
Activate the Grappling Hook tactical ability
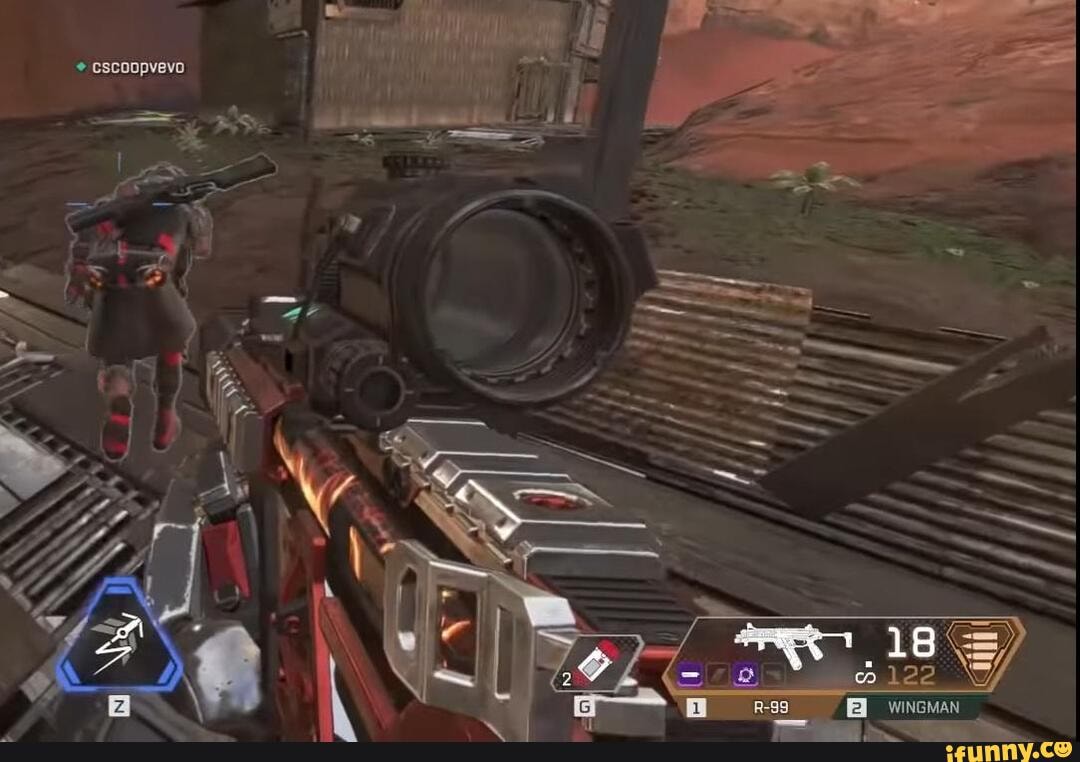click(x=120, y=635)
